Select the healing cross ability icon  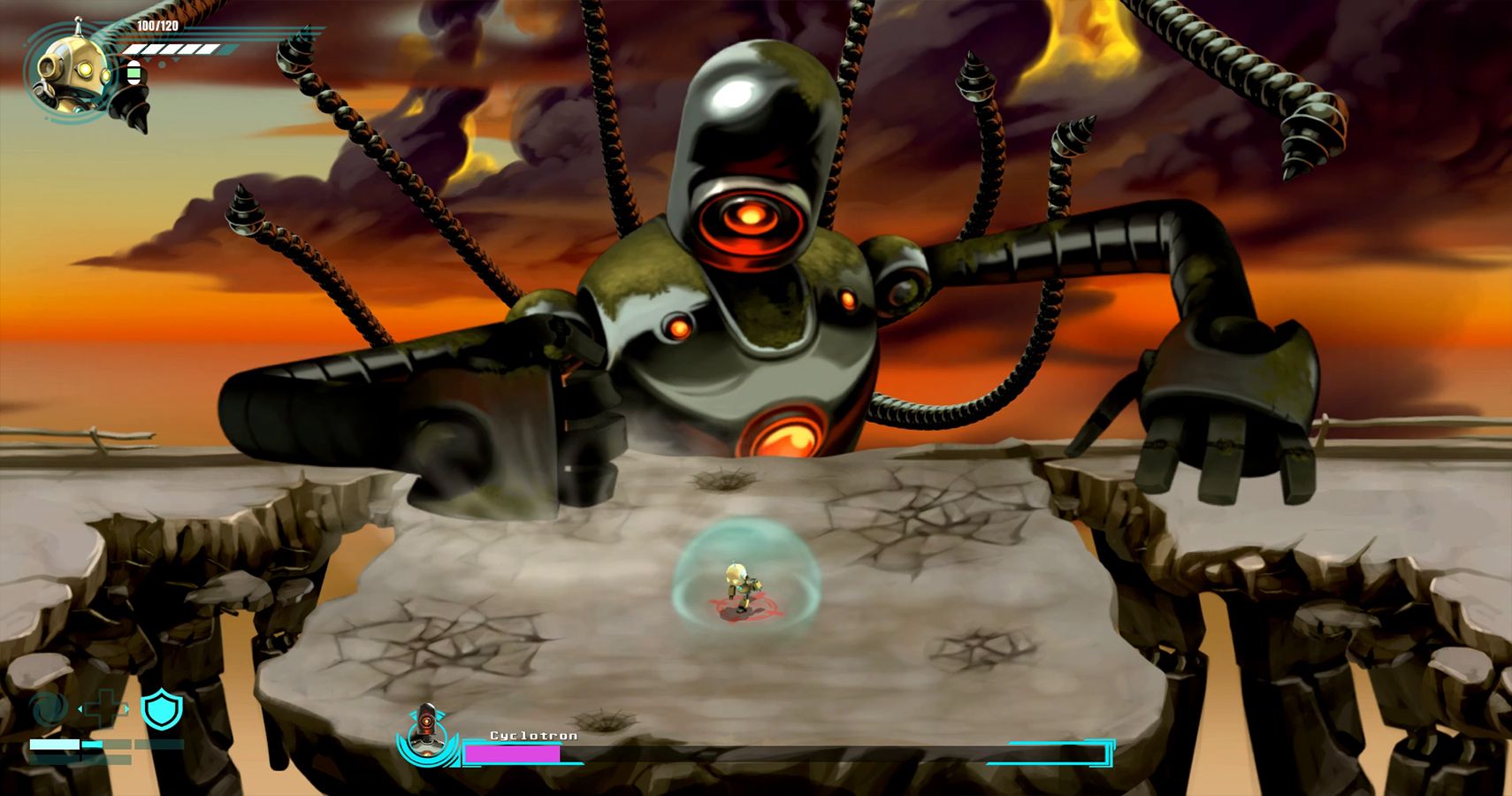pos(103,706)
